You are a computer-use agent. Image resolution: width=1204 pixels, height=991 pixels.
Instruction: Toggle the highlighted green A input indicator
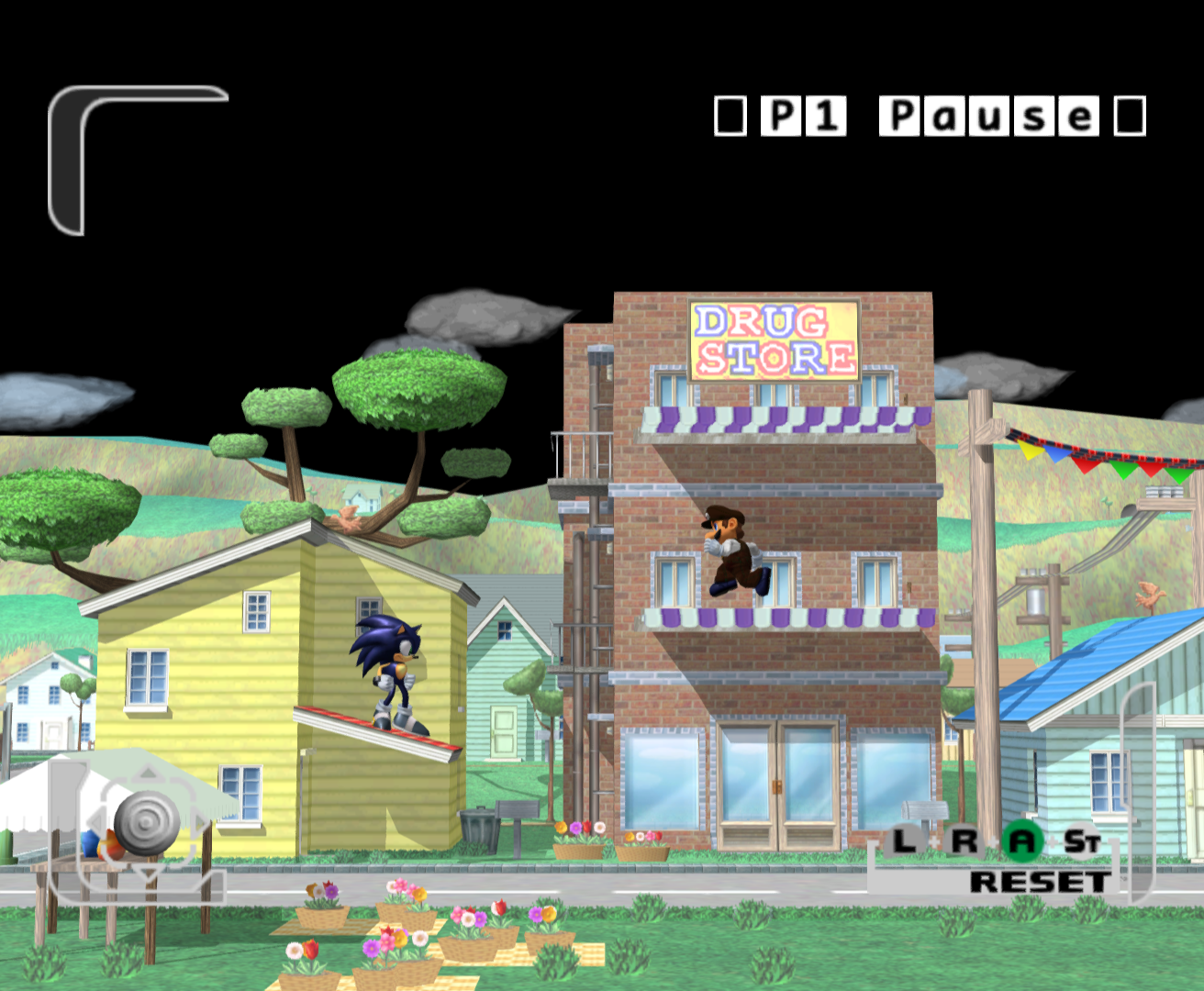1021,841
